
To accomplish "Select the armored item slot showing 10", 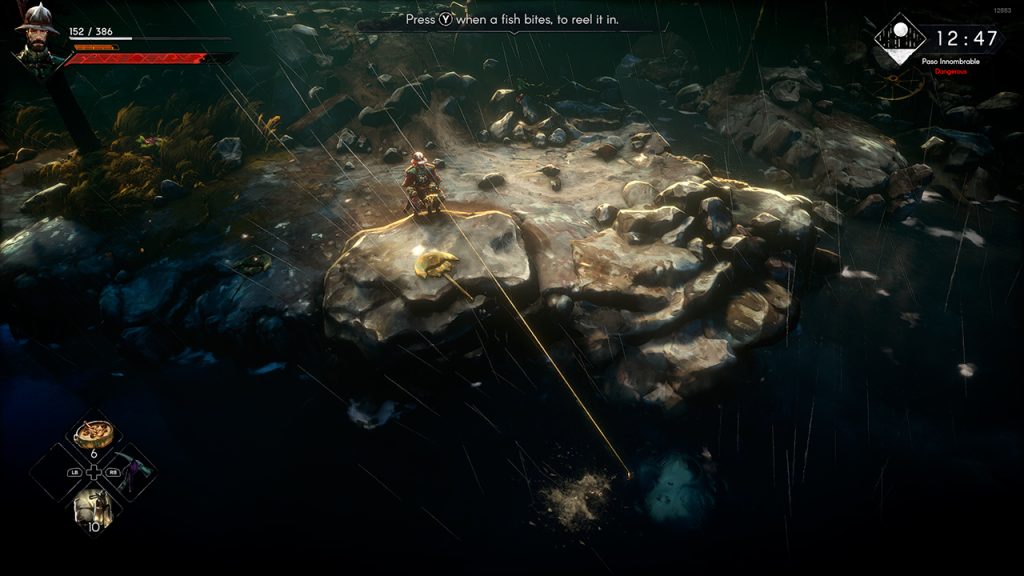I will point(93,508).
